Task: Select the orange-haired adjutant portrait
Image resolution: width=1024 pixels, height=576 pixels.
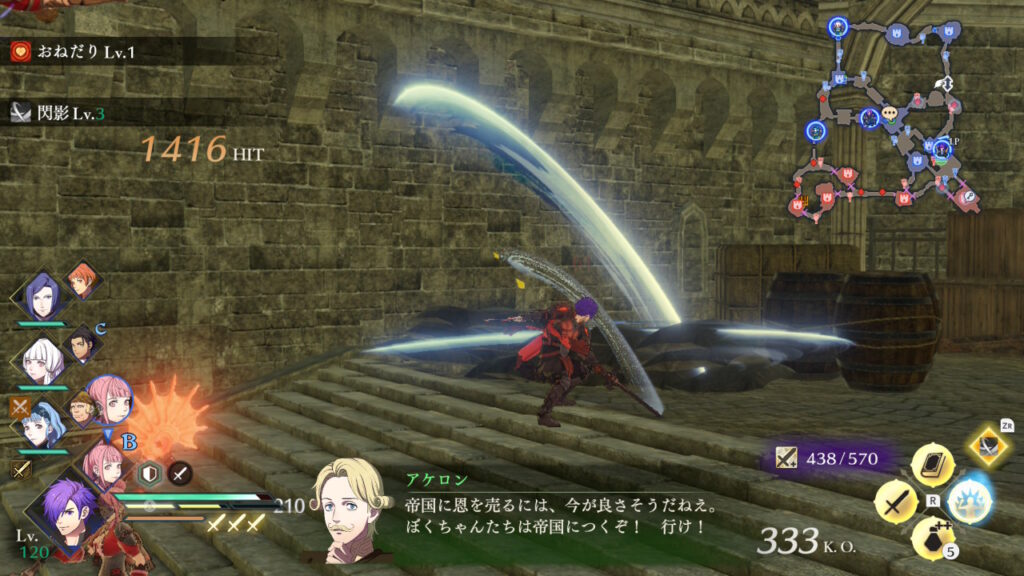Action: click(x=82, y=280)
